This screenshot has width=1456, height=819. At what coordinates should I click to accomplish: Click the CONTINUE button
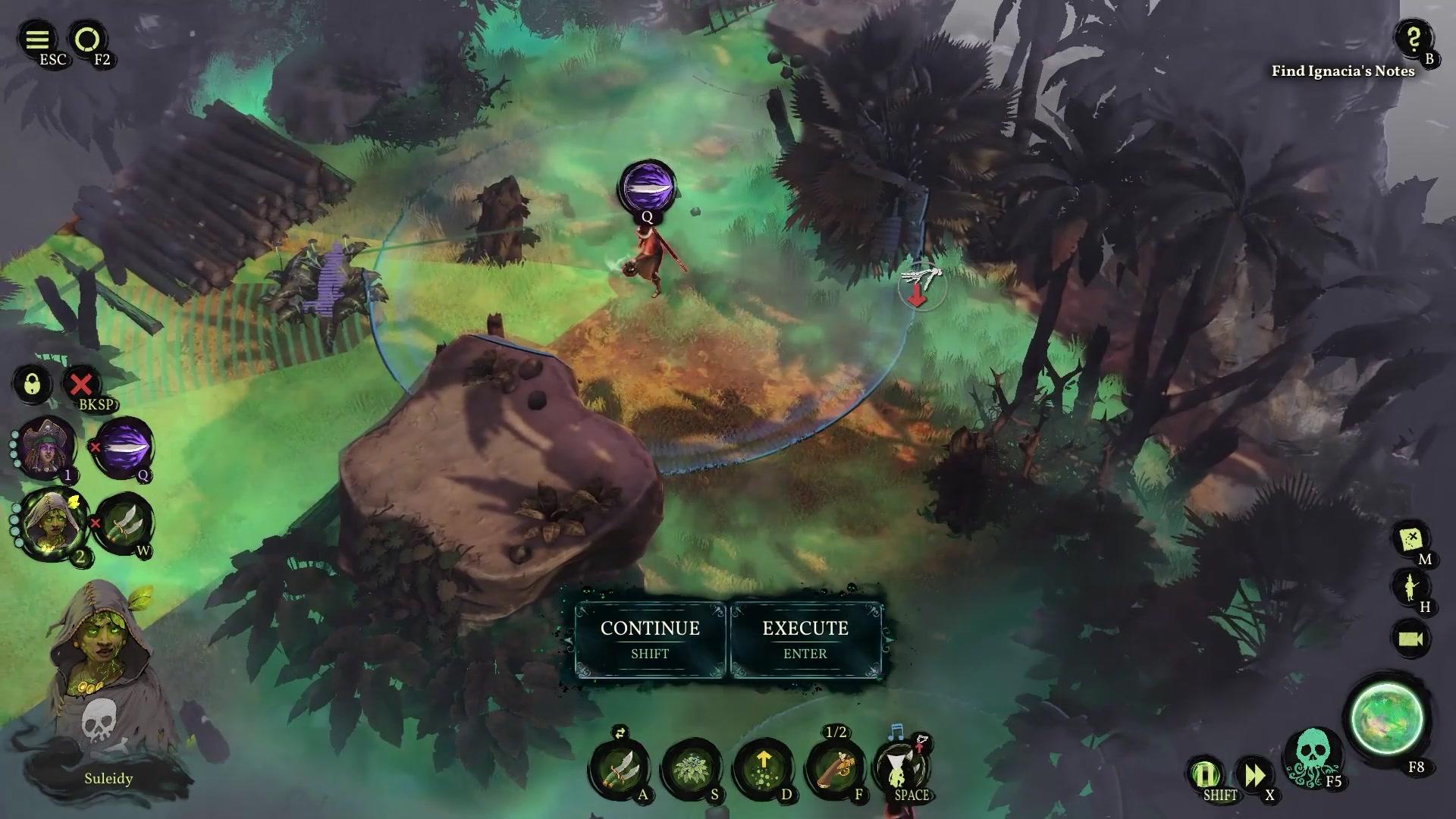(x=649, y=639)
